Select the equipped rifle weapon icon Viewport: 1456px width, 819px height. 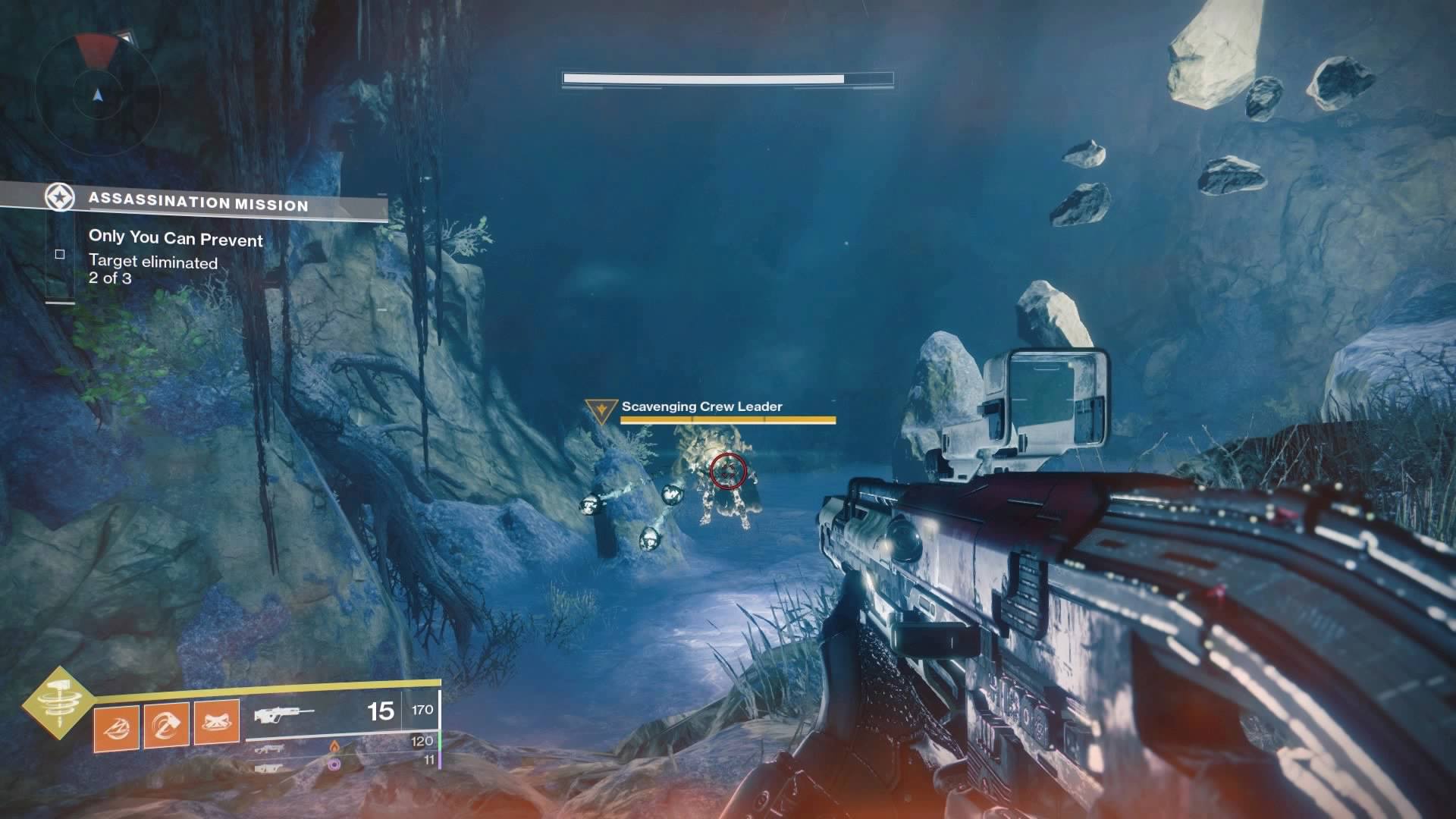(x=284, y=714)
